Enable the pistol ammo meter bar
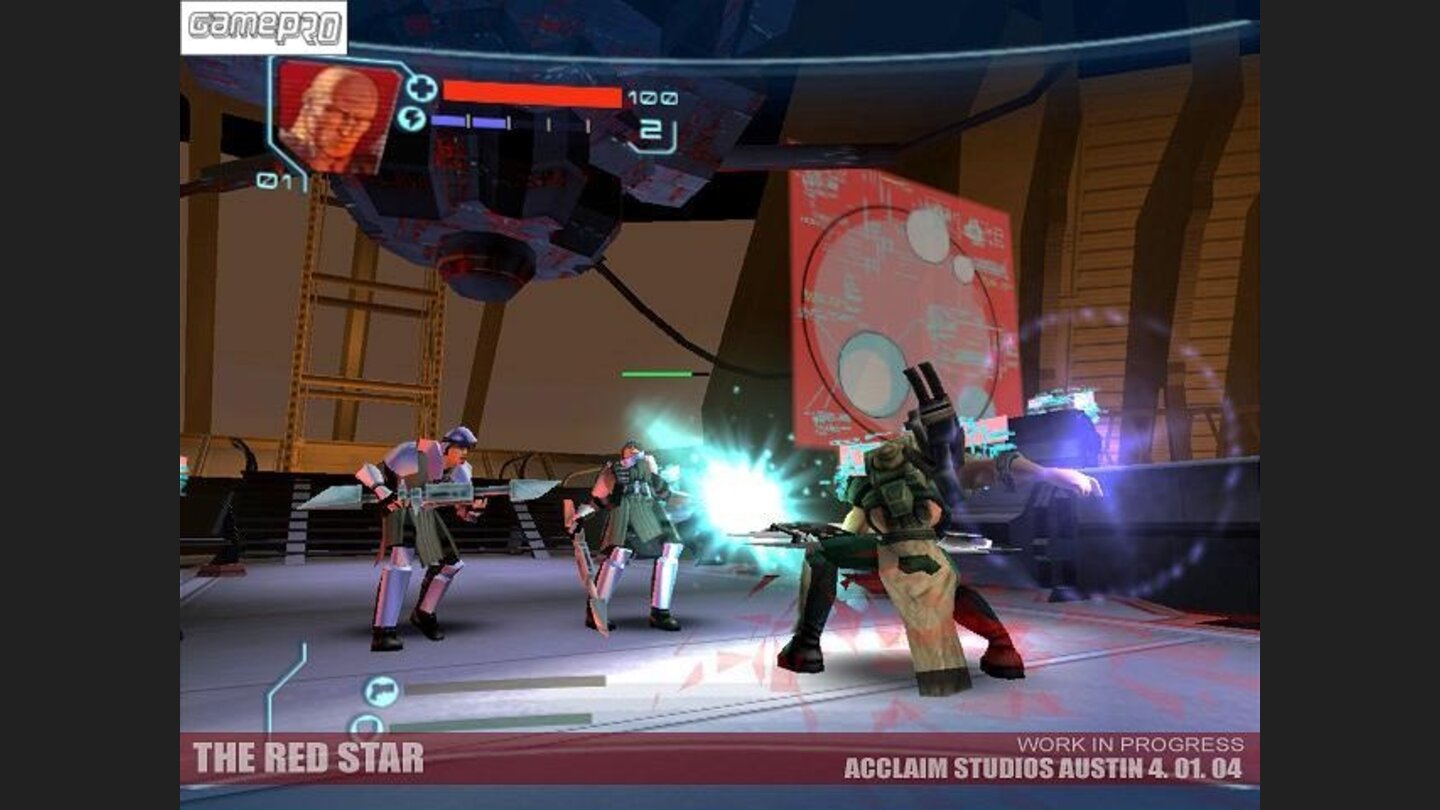The height and width of the screenshot is (810, 1440). click(x=505, y=684)
